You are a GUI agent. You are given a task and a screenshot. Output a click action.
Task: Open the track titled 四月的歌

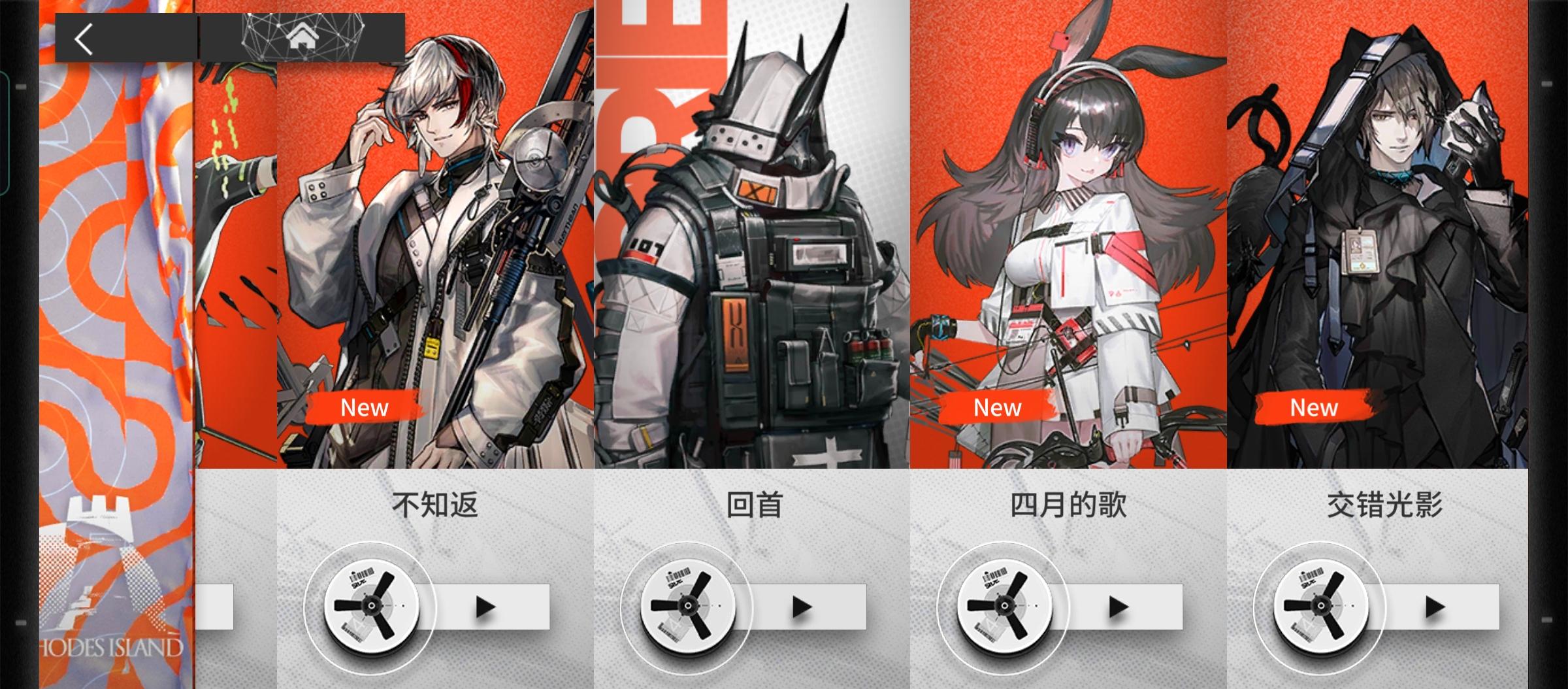1066,505
